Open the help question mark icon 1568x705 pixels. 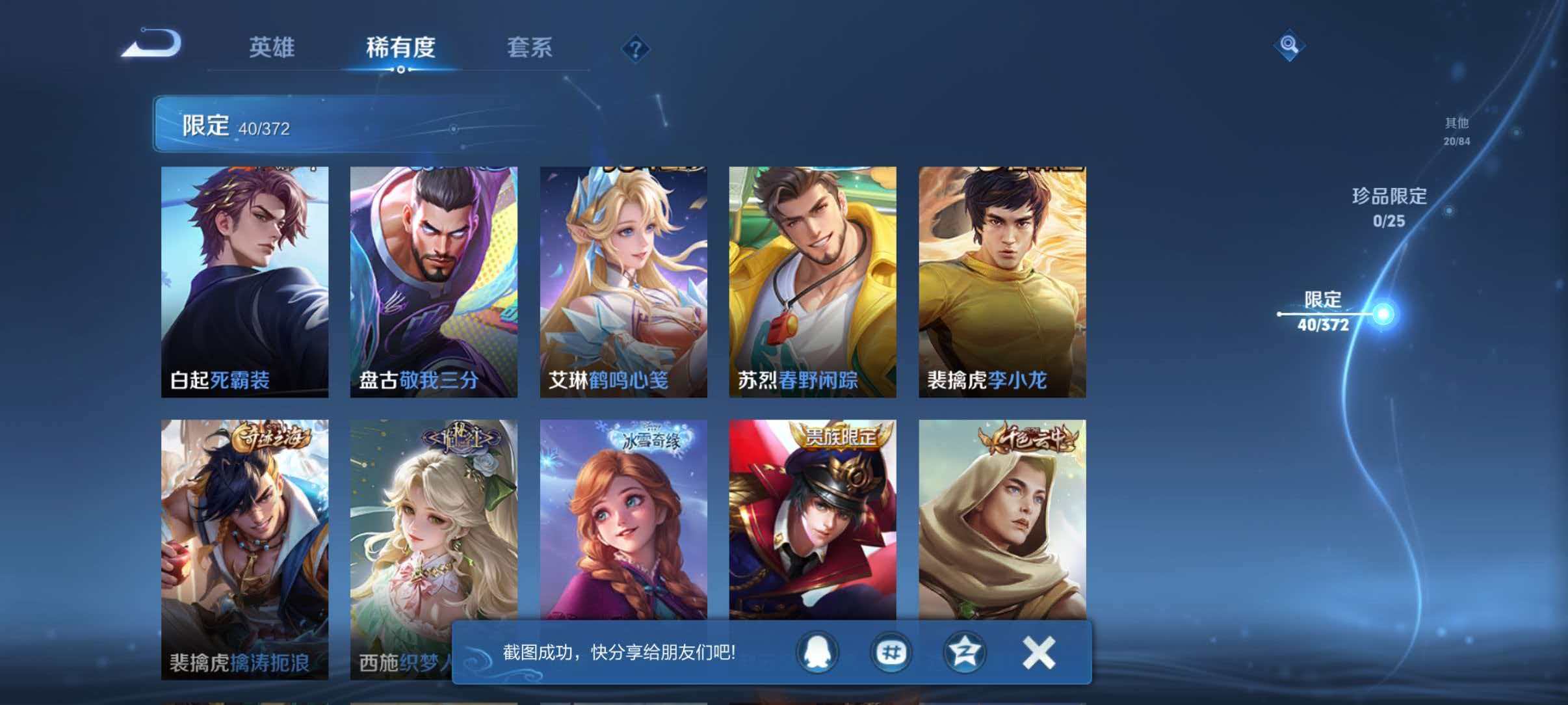(636, 47)
